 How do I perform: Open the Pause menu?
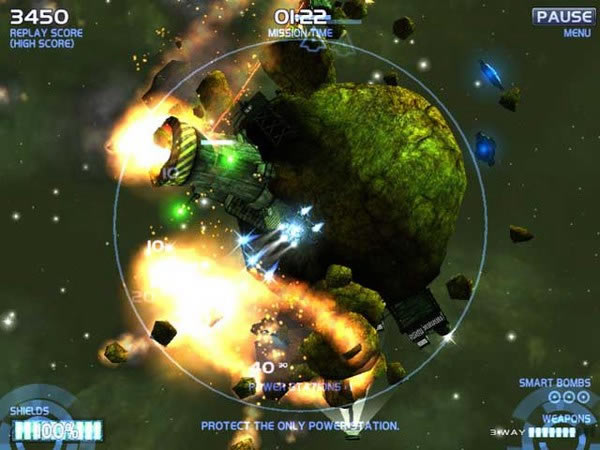[563, 17]
